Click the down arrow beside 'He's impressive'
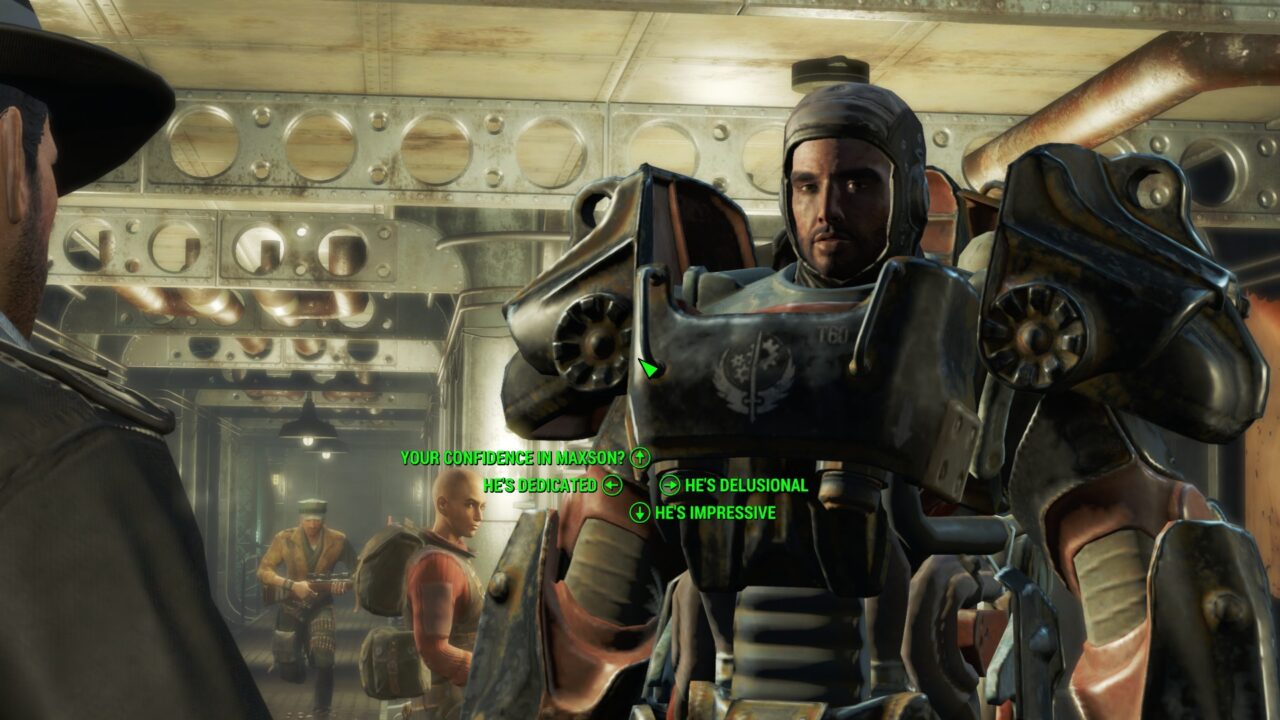The width and height of the screenshot is (1280, 720). click(642, 514)
